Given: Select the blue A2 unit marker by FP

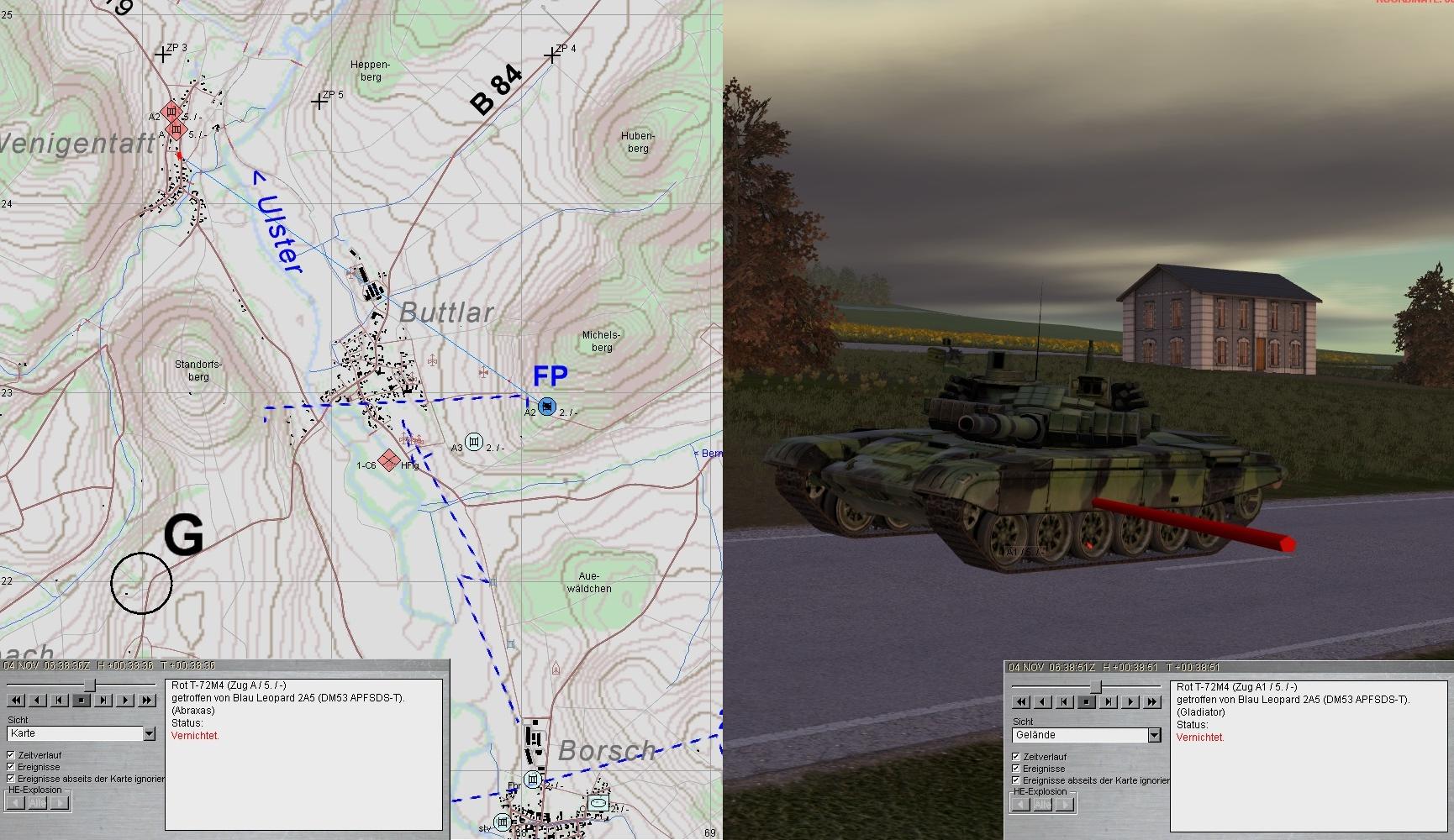Looking at the screenshot, I should (547, 407).
